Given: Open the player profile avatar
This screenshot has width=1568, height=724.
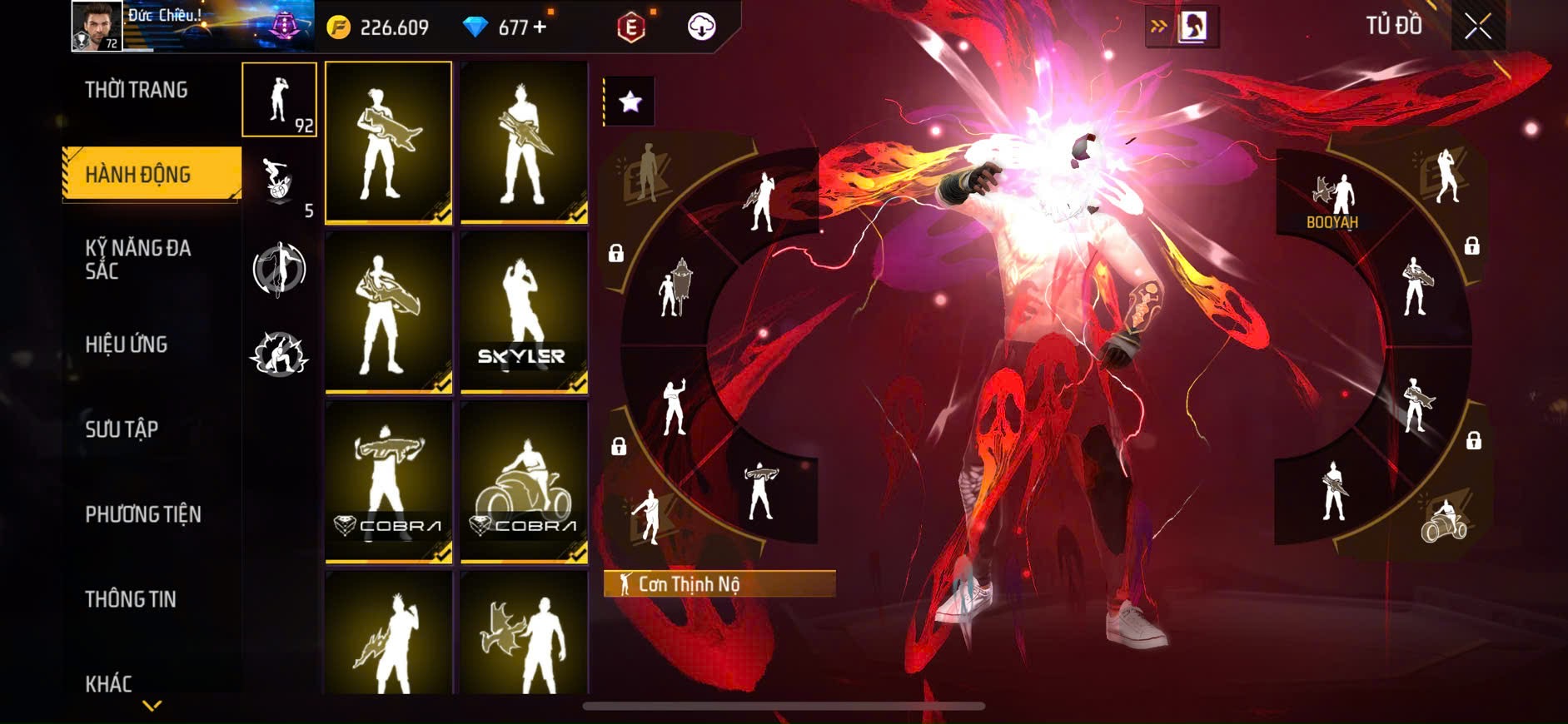Looking at the screenshot, I should [97, 26].
